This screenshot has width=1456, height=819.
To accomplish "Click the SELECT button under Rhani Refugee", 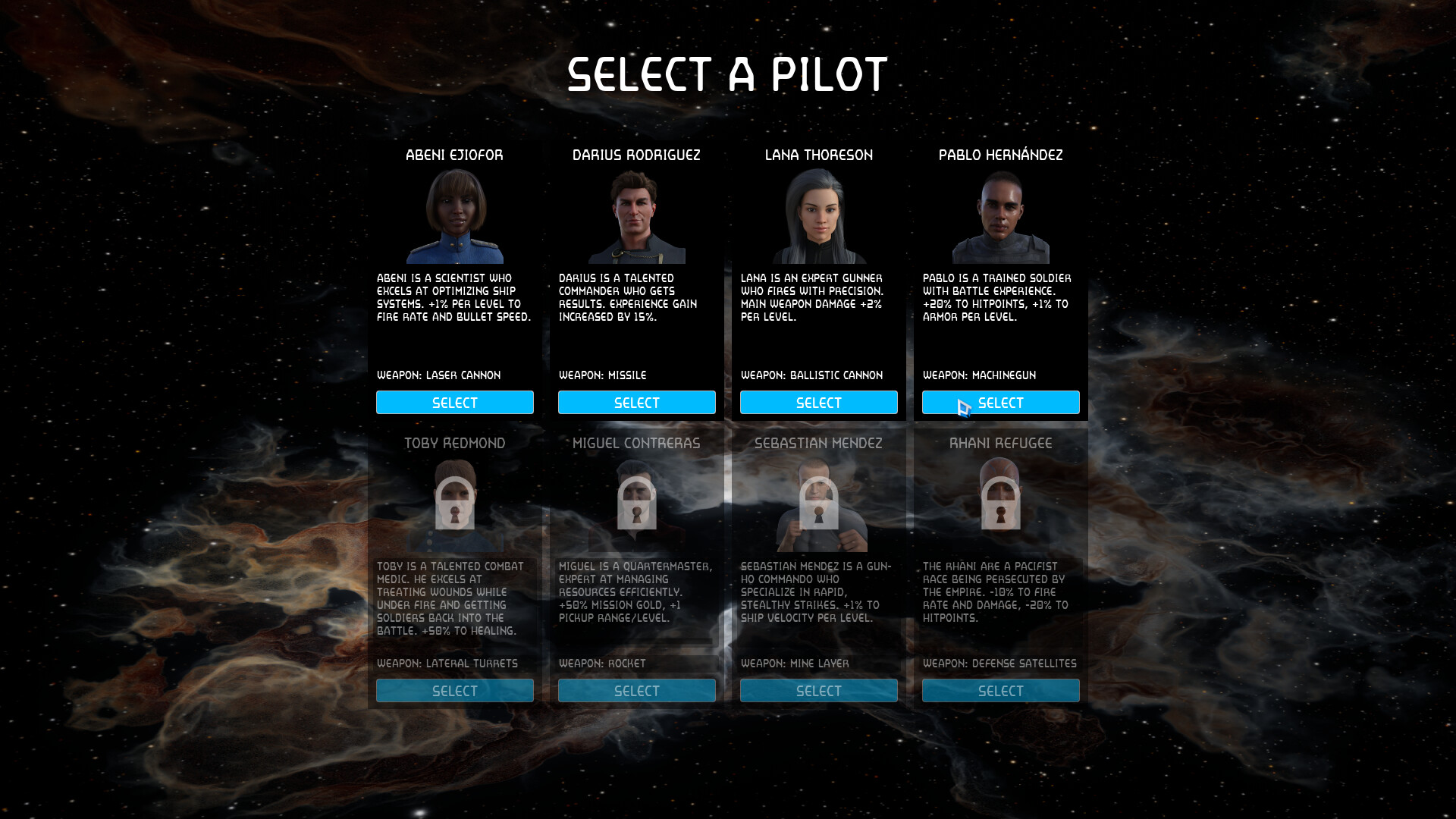I will (1000, 690).
